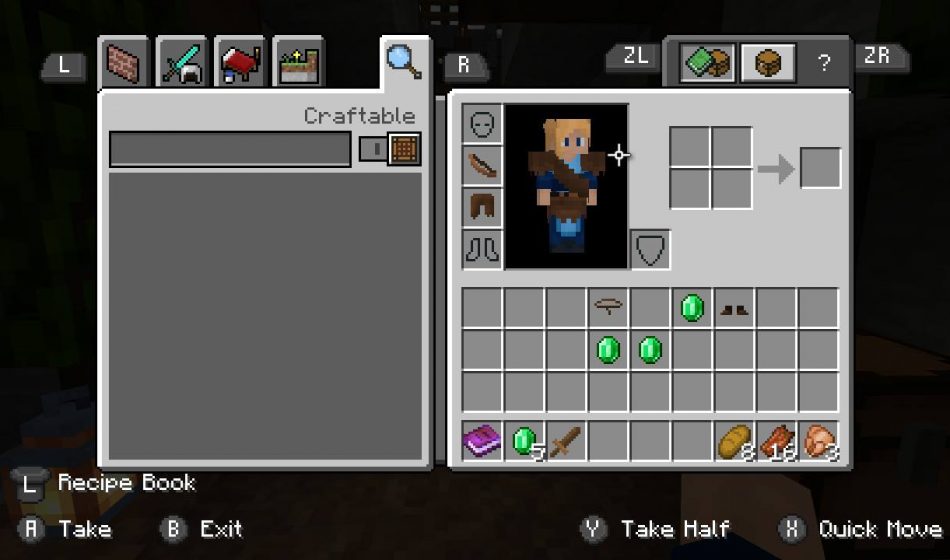Choose the magnifying glass search tab
This screenshot has height=560, width=950.
(403, 61)
